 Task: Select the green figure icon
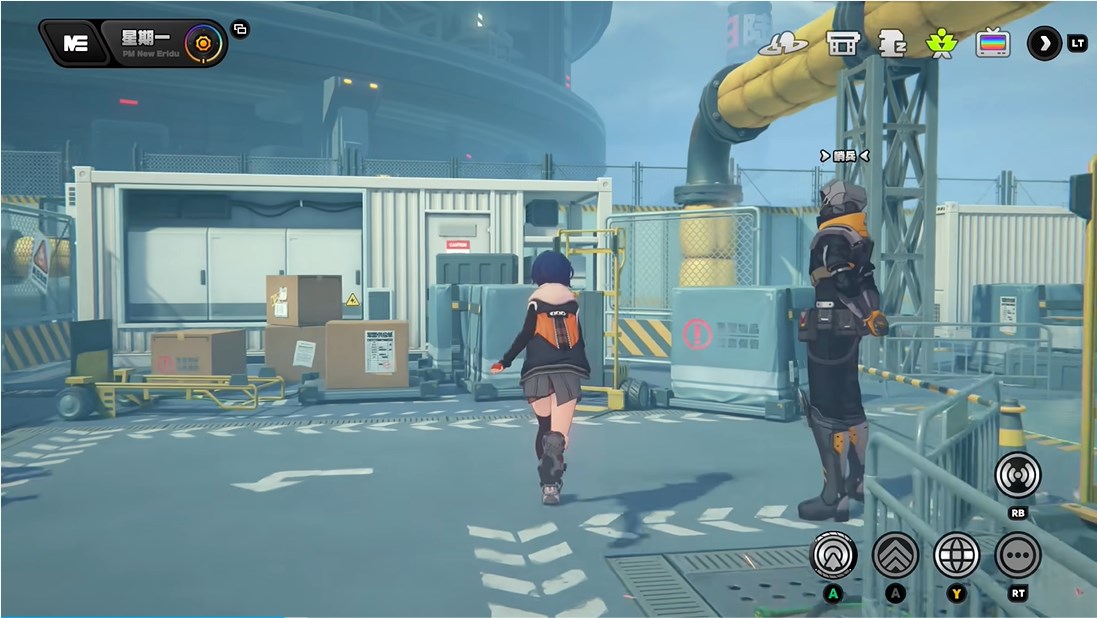point(940,43)
